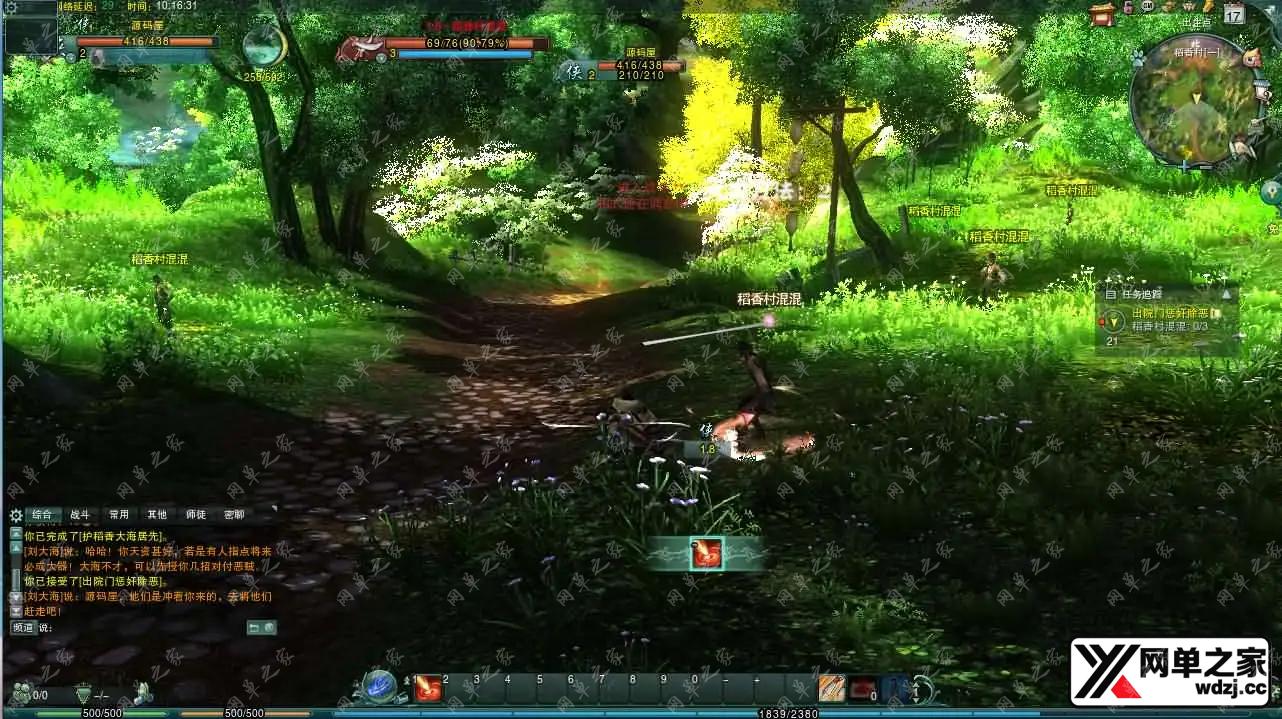Viewport: 1282px width, 719px height.
Task: Switch to the 师徒 chat tab
Action: (196, 515)
